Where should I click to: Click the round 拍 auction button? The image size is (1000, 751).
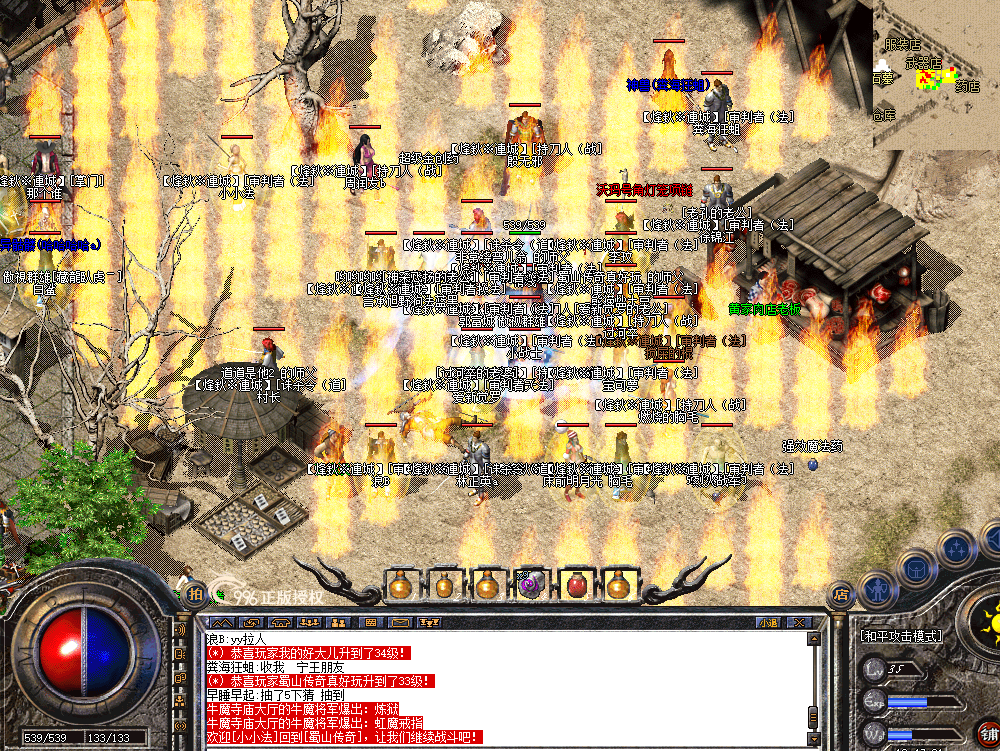[x=194, y=593]
